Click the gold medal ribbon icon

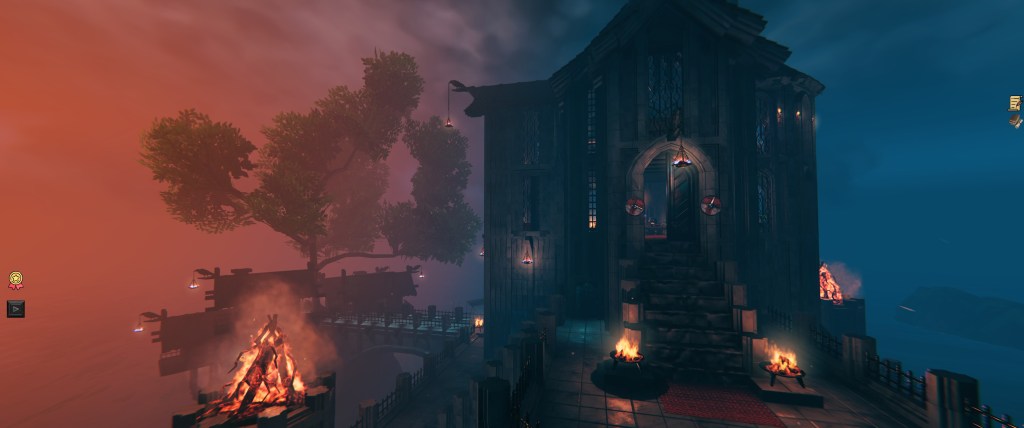[x=15, y=281]
